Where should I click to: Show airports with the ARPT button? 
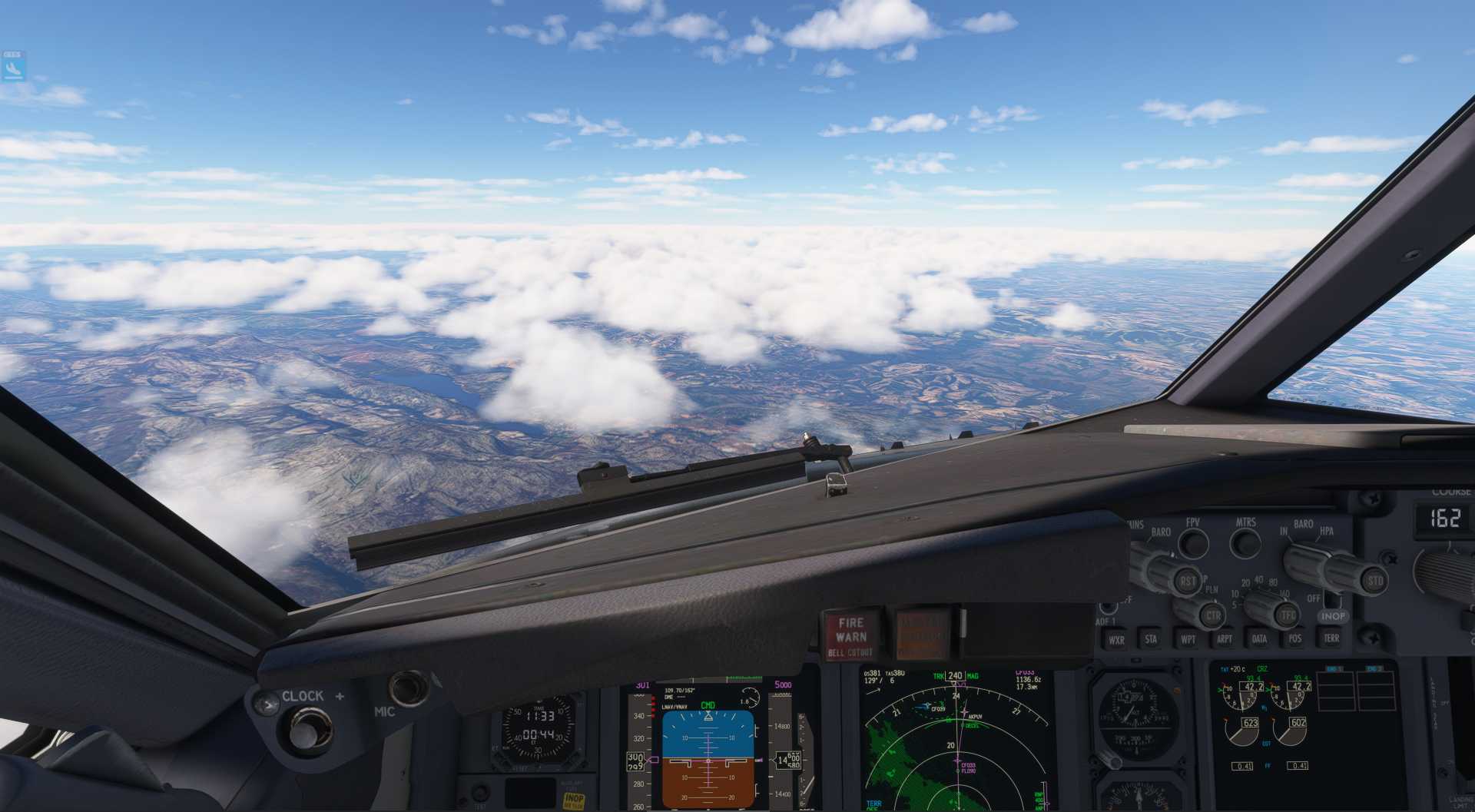pos(1224,638)
